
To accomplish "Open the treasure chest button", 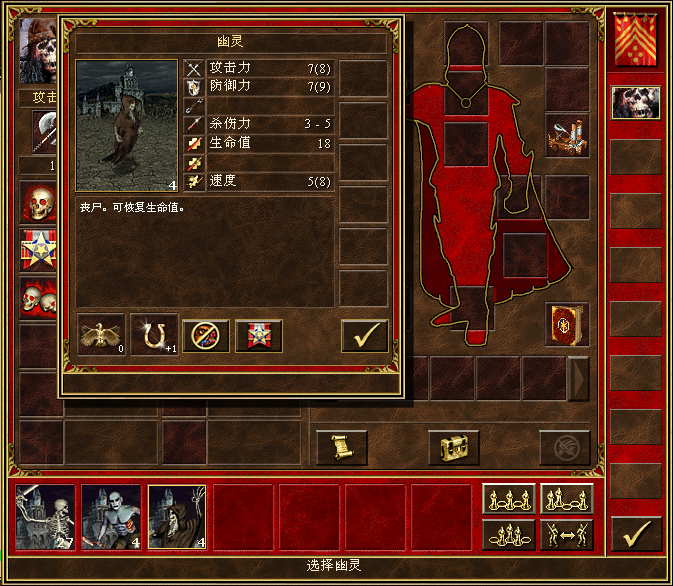I will coord(453,446).
